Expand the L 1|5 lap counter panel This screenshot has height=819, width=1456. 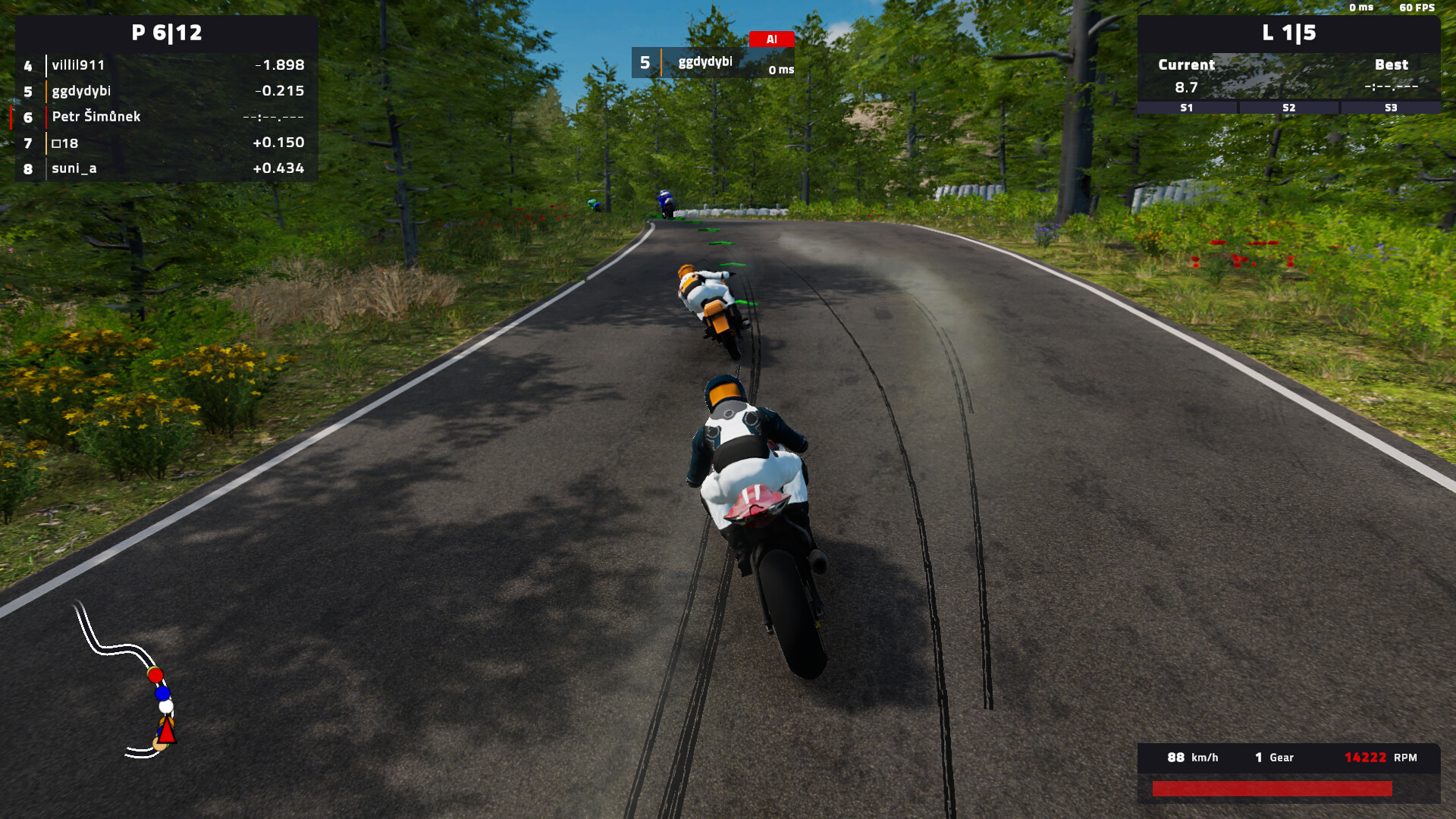1288,33
